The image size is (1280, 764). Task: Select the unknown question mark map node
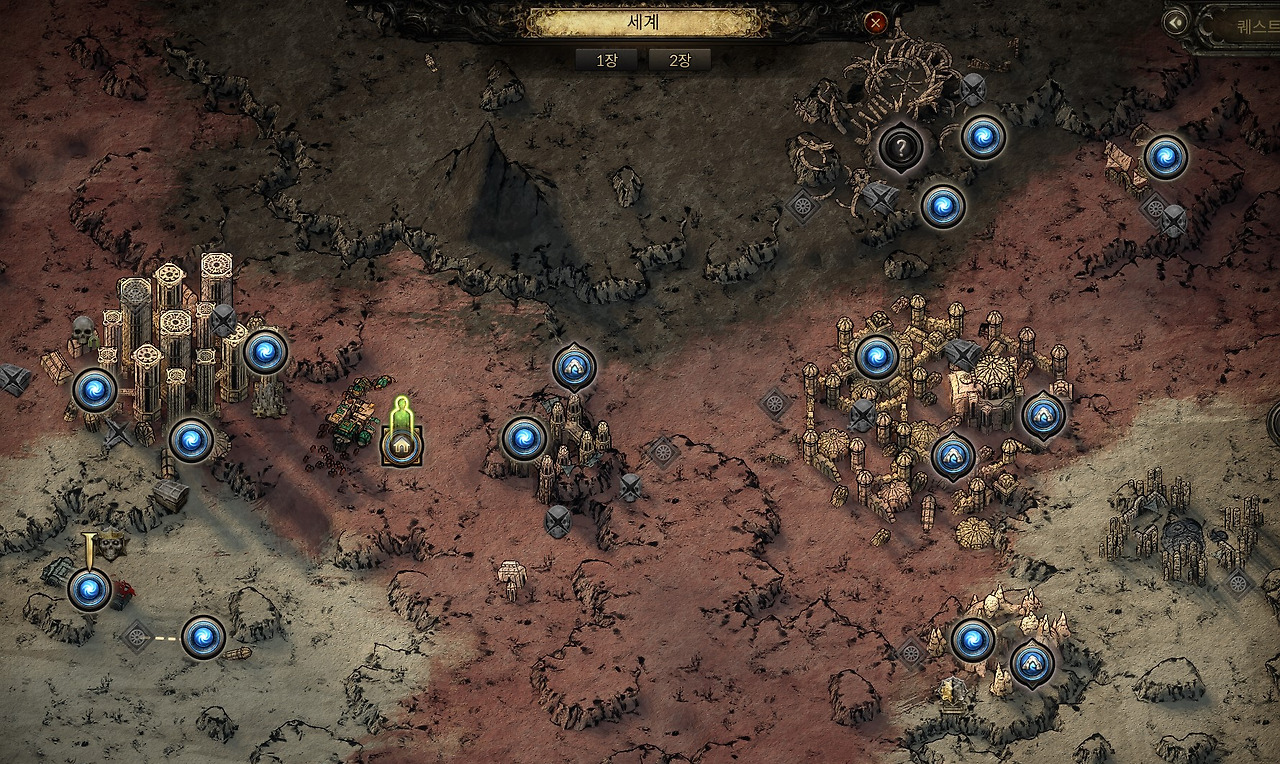901,149
